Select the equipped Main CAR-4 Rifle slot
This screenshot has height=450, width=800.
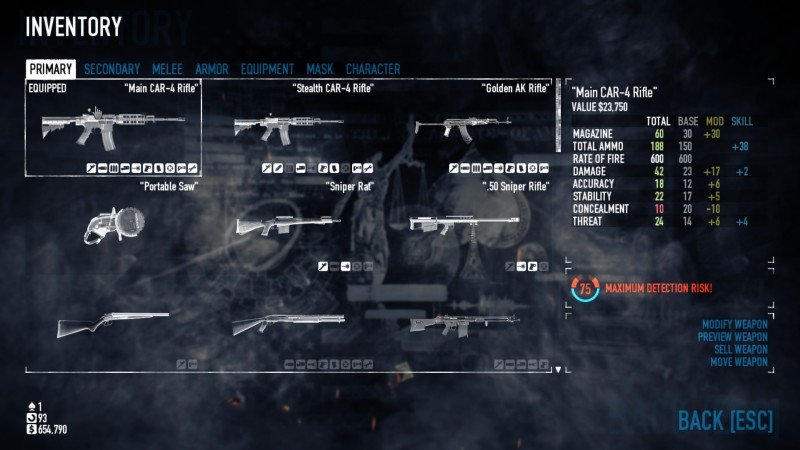point(113,128)
